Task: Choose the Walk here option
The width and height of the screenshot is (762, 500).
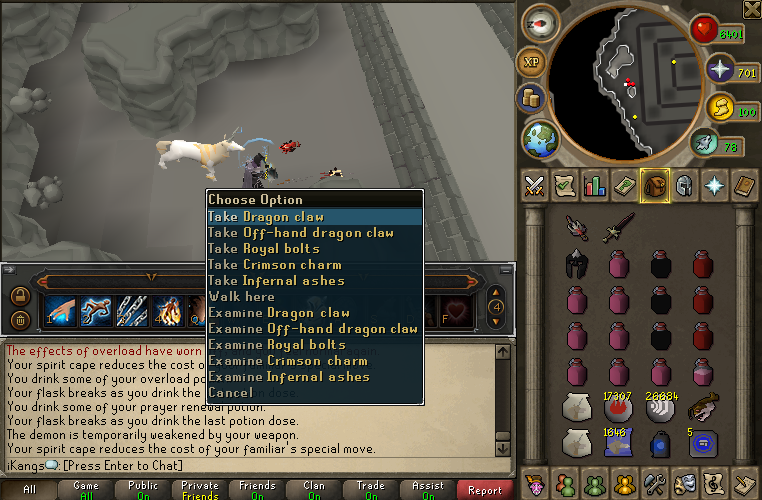Action: (241, 297)
